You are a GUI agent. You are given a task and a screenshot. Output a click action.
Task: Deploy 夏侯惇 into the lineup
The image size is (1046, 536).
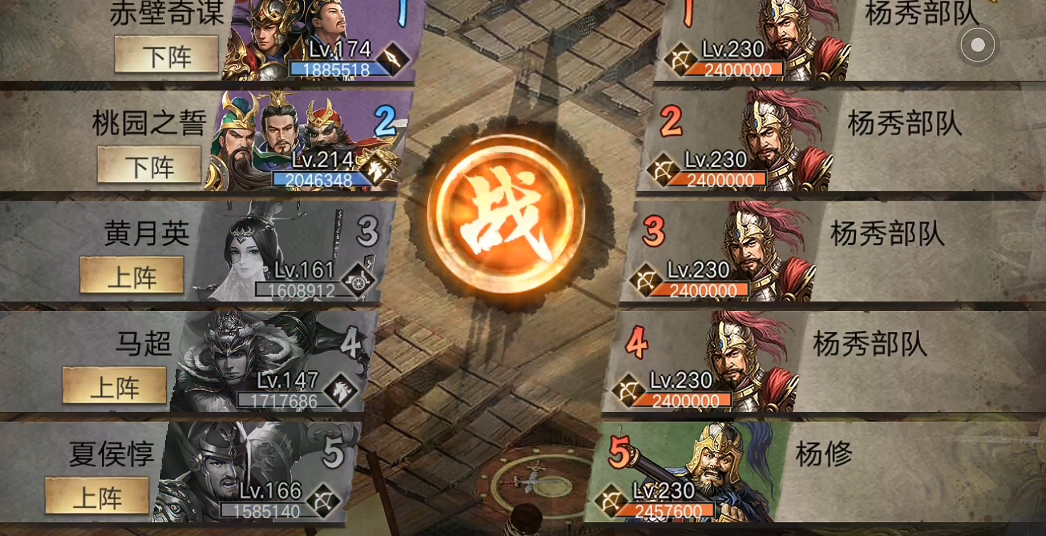(x=96, y=497)
